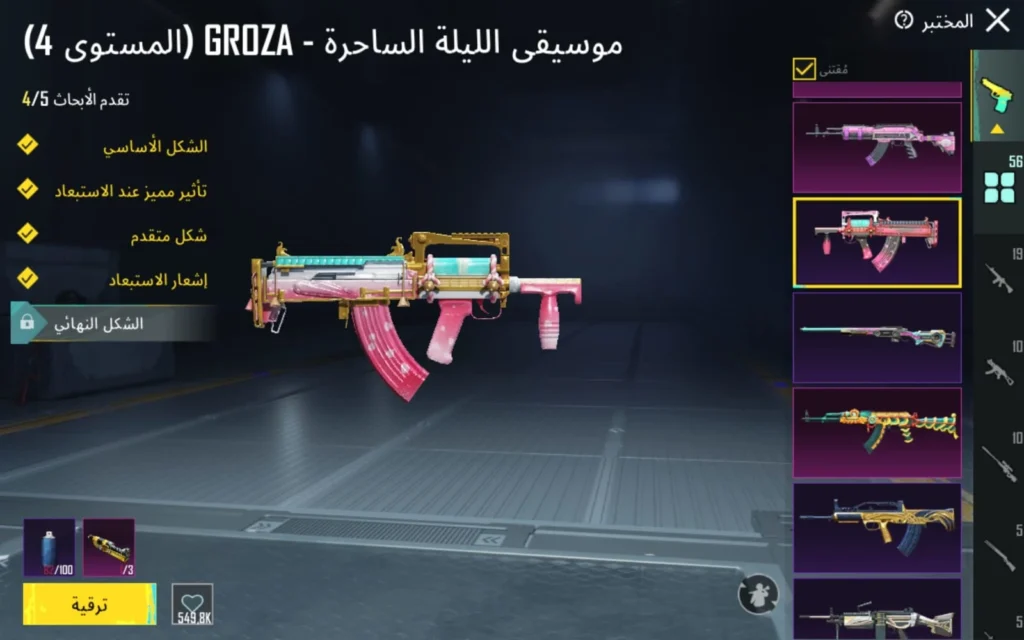Select the pink AKM skin thumbnail
The height and width of the screenshot is (640, 1024).
[877, 147]
